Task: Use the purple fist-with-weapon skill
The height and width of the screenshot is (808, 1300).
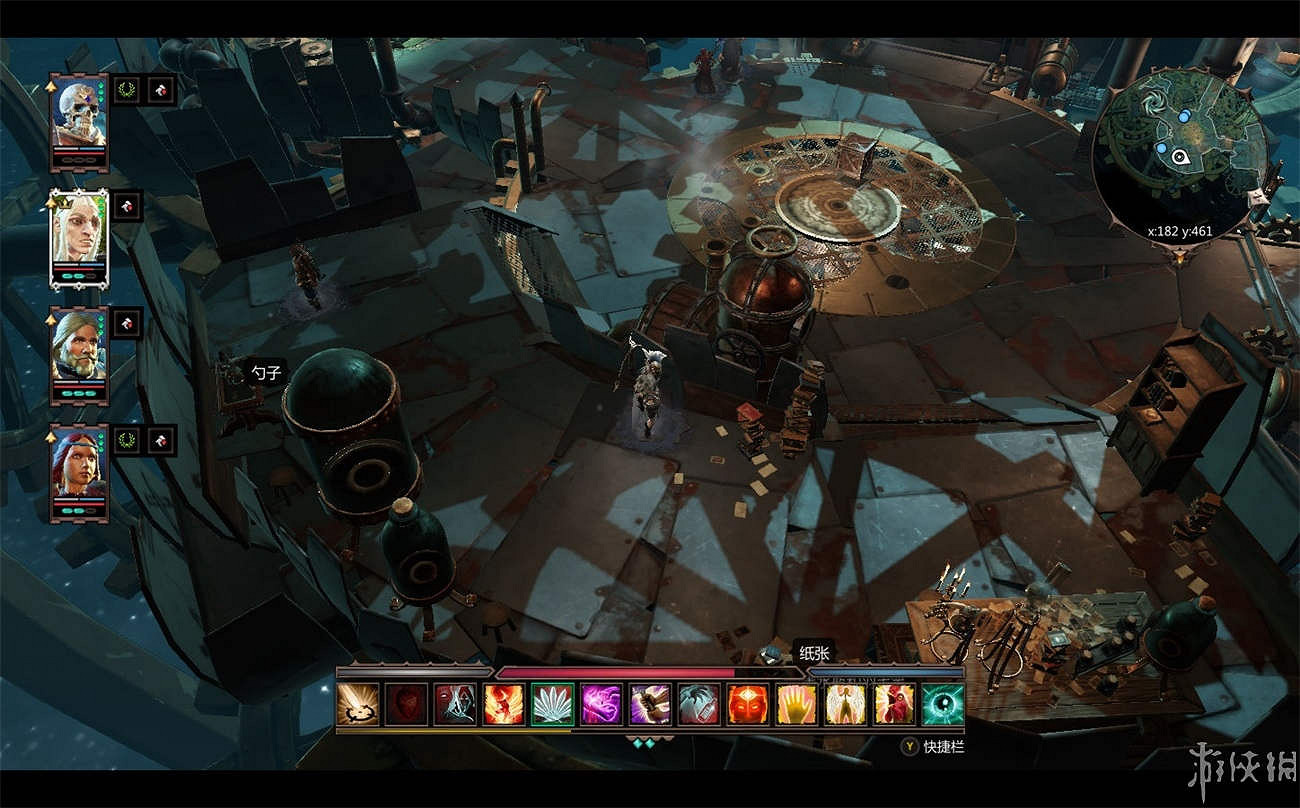Action: [x=650, y=704]
